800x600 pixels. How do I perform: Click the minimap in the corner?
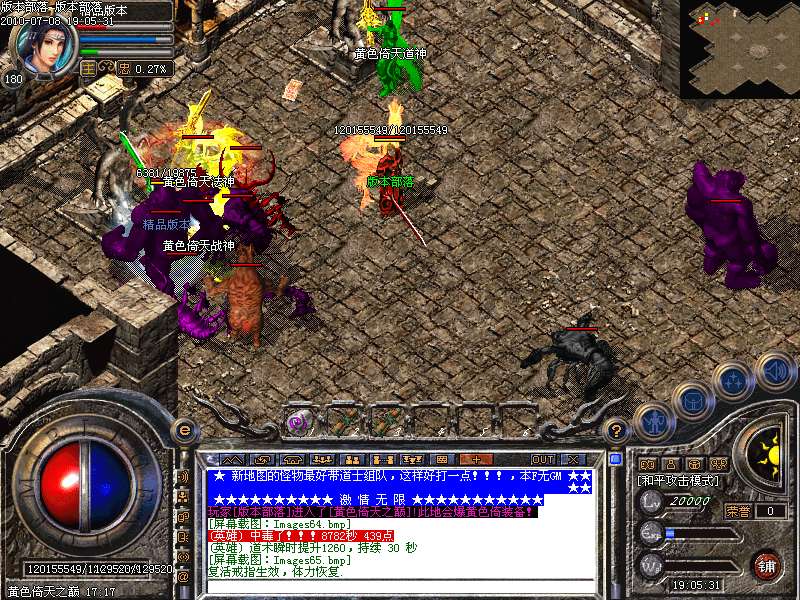pyautogui.click(x=739, y=48)
